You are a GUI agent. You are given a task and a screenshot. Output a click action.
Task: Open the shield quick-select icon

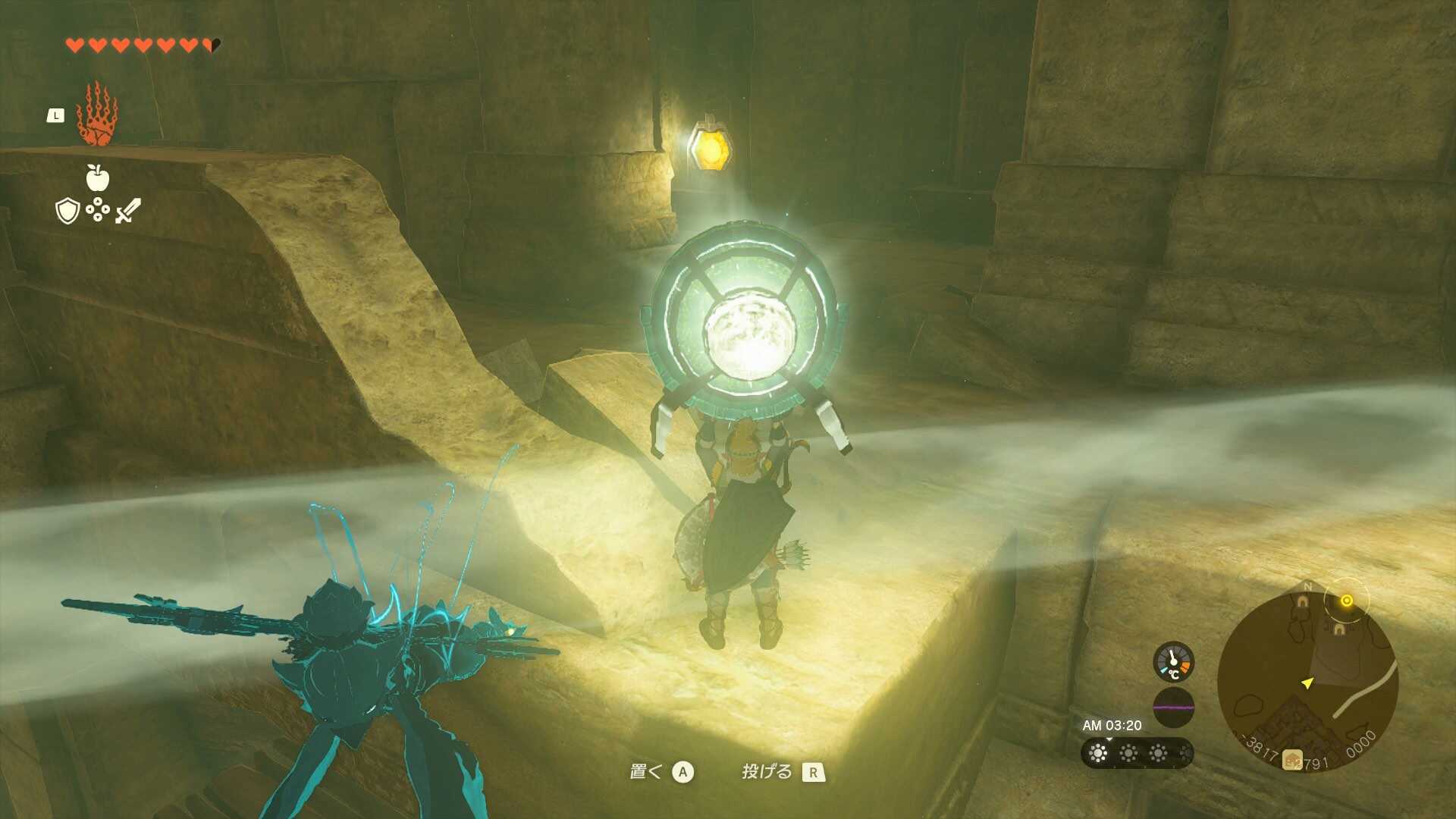67,210
